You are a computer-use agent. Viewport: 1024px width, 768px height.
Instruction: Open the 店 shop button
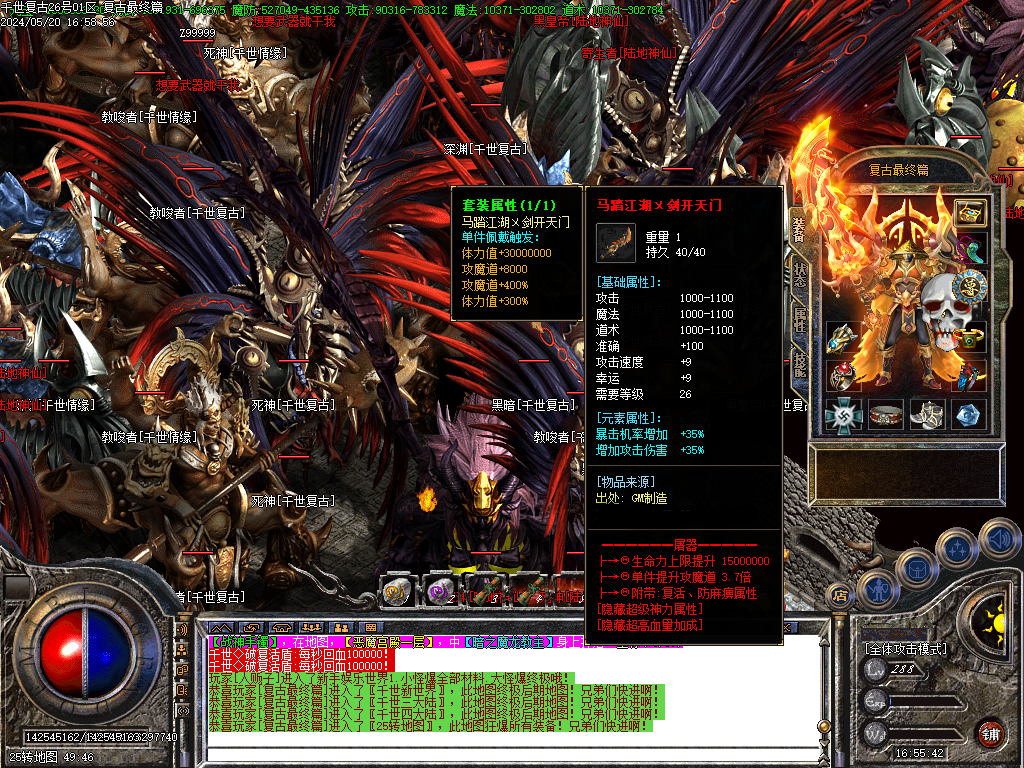pyautogui.click(x=840, y=597)
